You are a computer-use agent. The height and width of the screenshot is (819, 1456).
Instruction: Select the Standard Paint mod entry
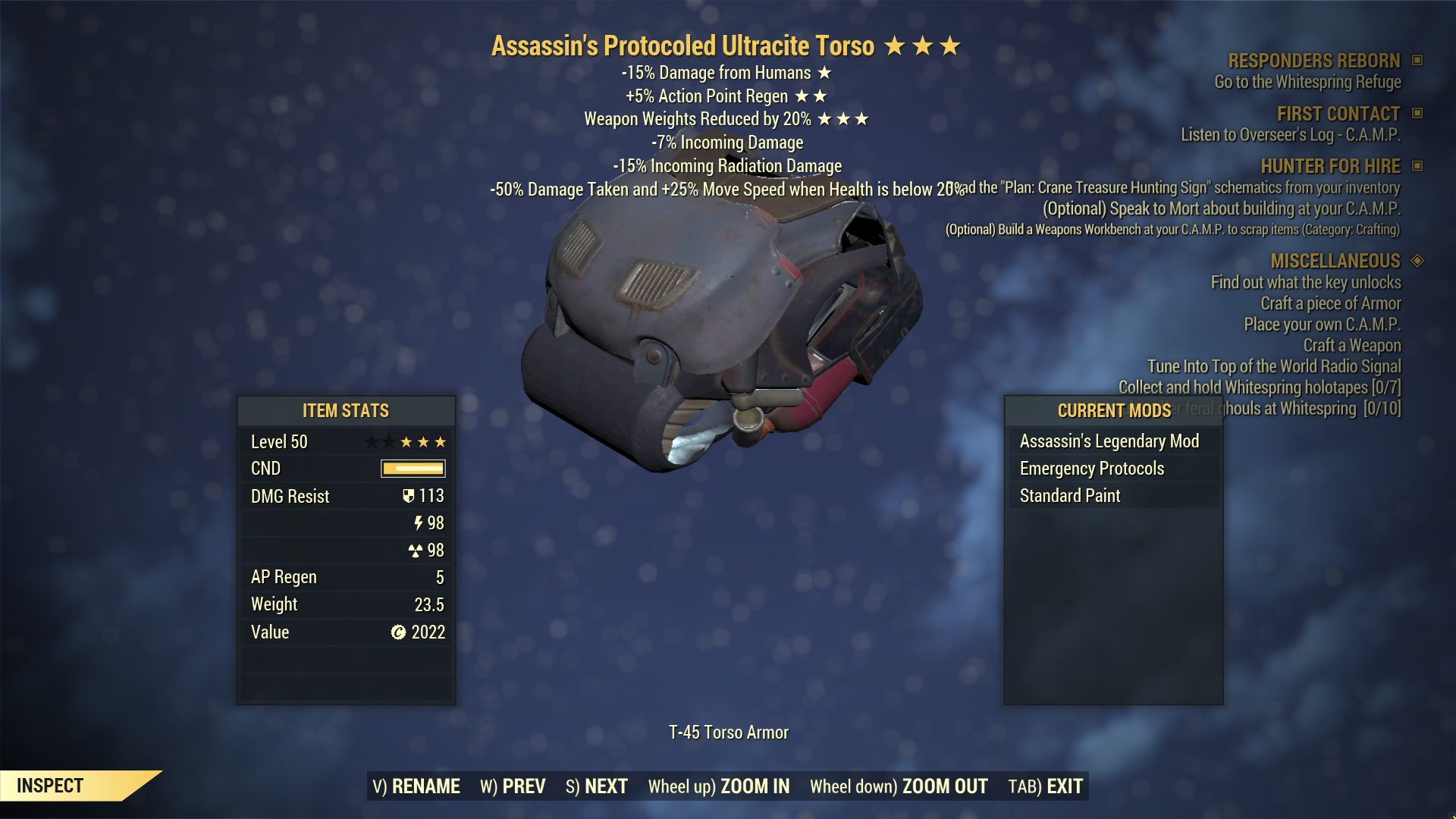tap(1070, 496)
